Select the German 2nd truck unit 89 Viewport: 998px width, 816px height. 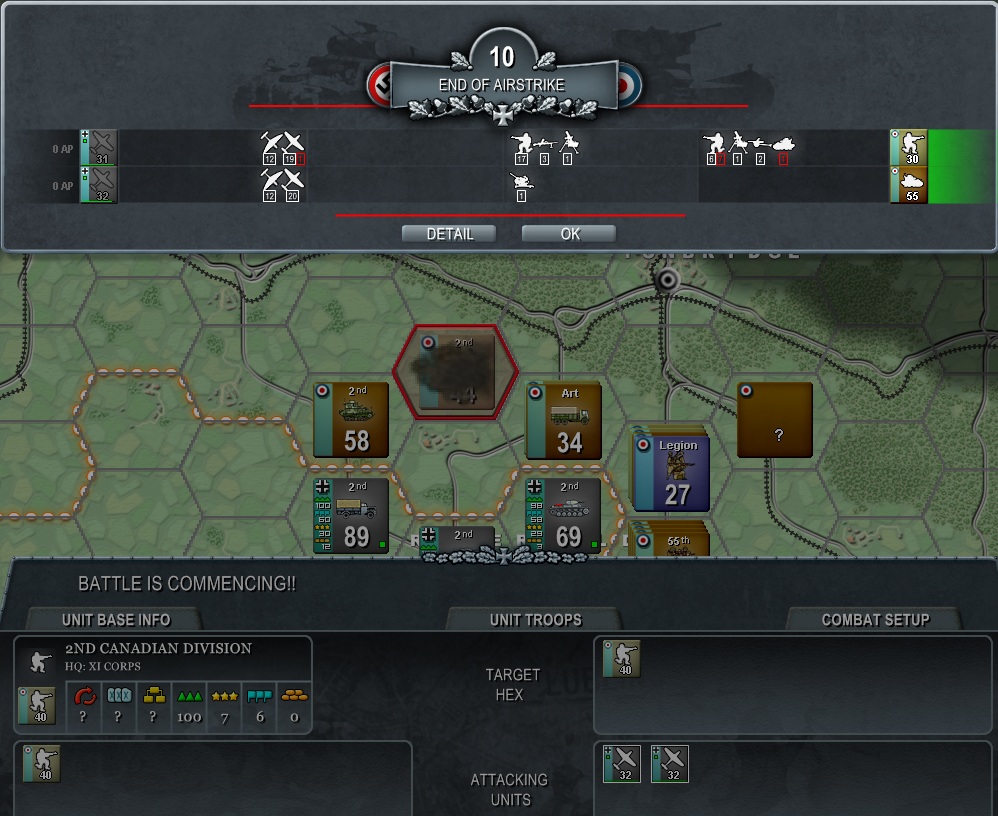pyautogui.click(x=351, y=515)
